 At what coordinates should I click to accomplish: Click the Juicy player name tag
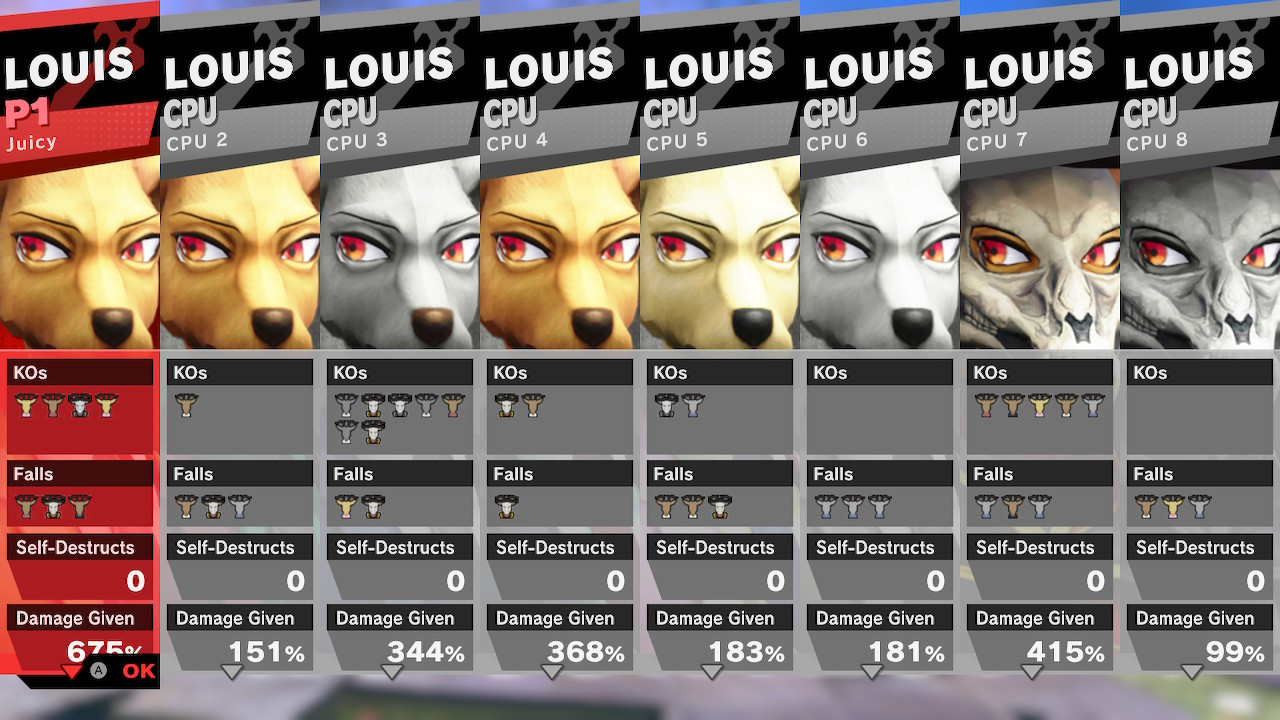pos(30,142)
